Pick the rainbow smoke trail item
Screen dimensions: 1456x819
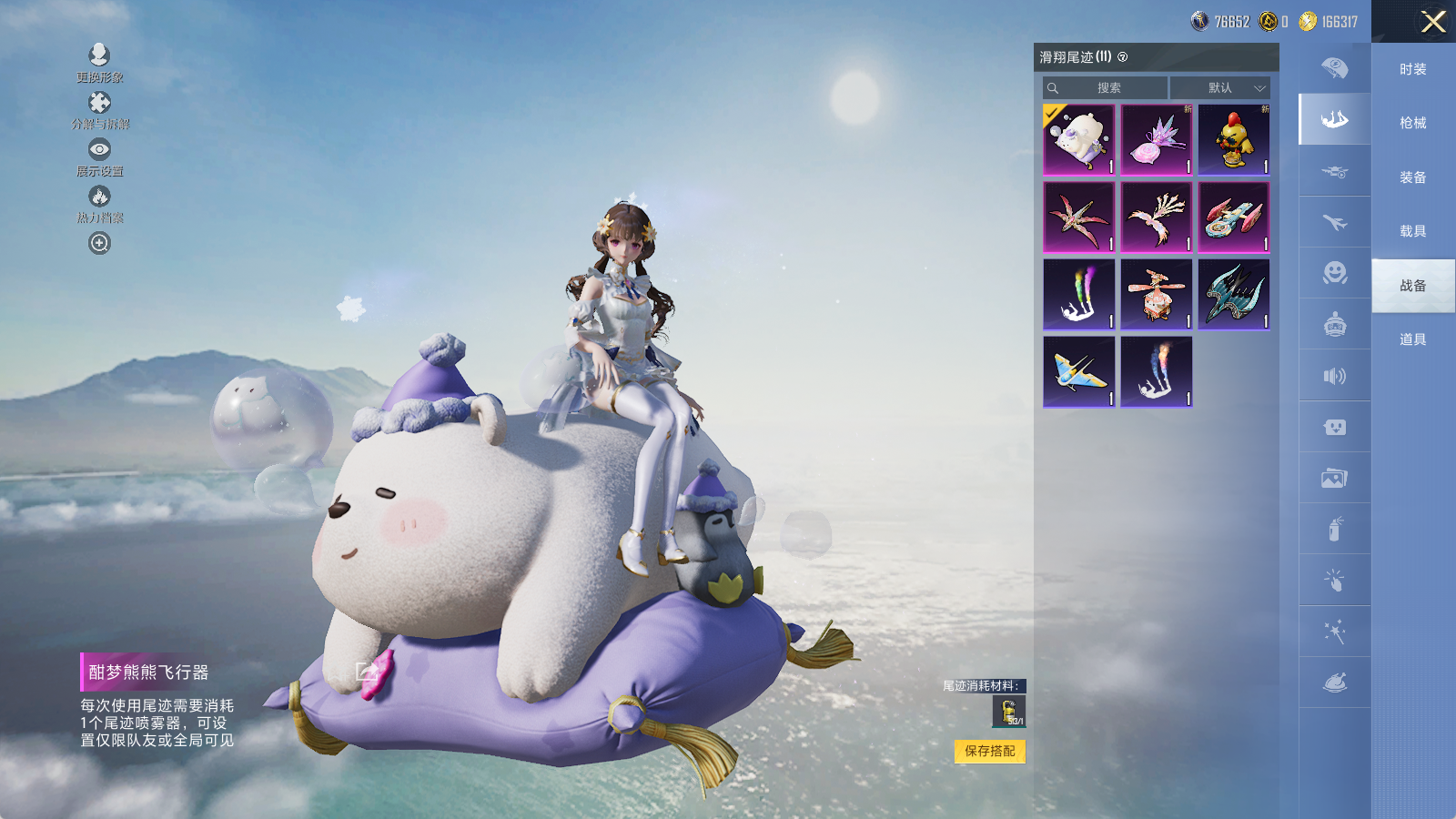click(1078, 294)
